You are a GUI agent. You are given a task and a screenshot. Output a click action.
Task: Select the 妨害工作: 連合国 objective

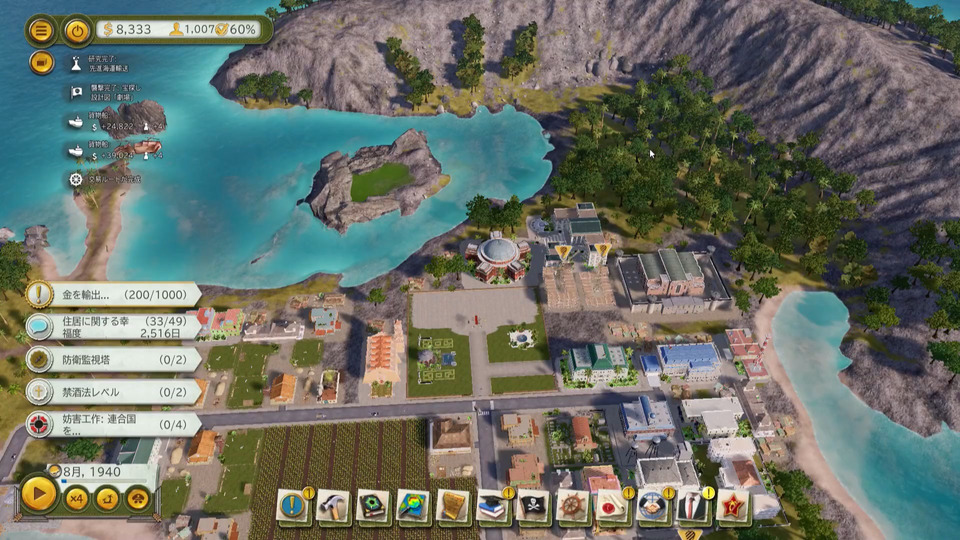pos(110,424)
